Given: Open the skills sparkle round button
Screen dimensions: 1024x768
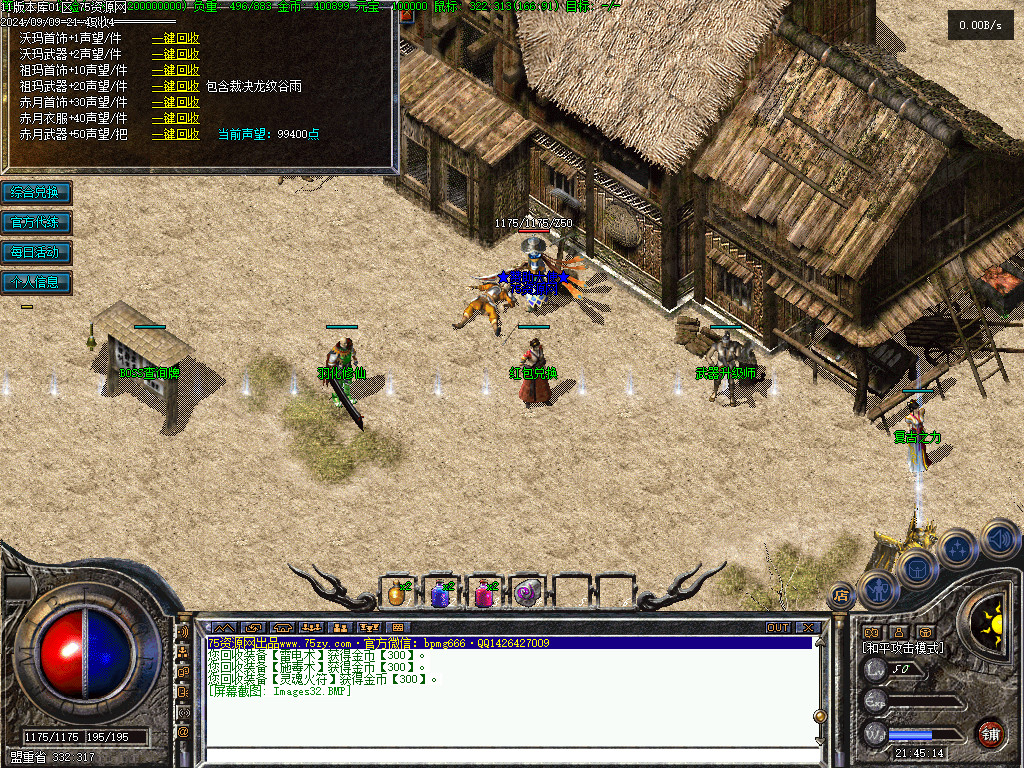Looking at the screenshot, I should tap(958, 548).
